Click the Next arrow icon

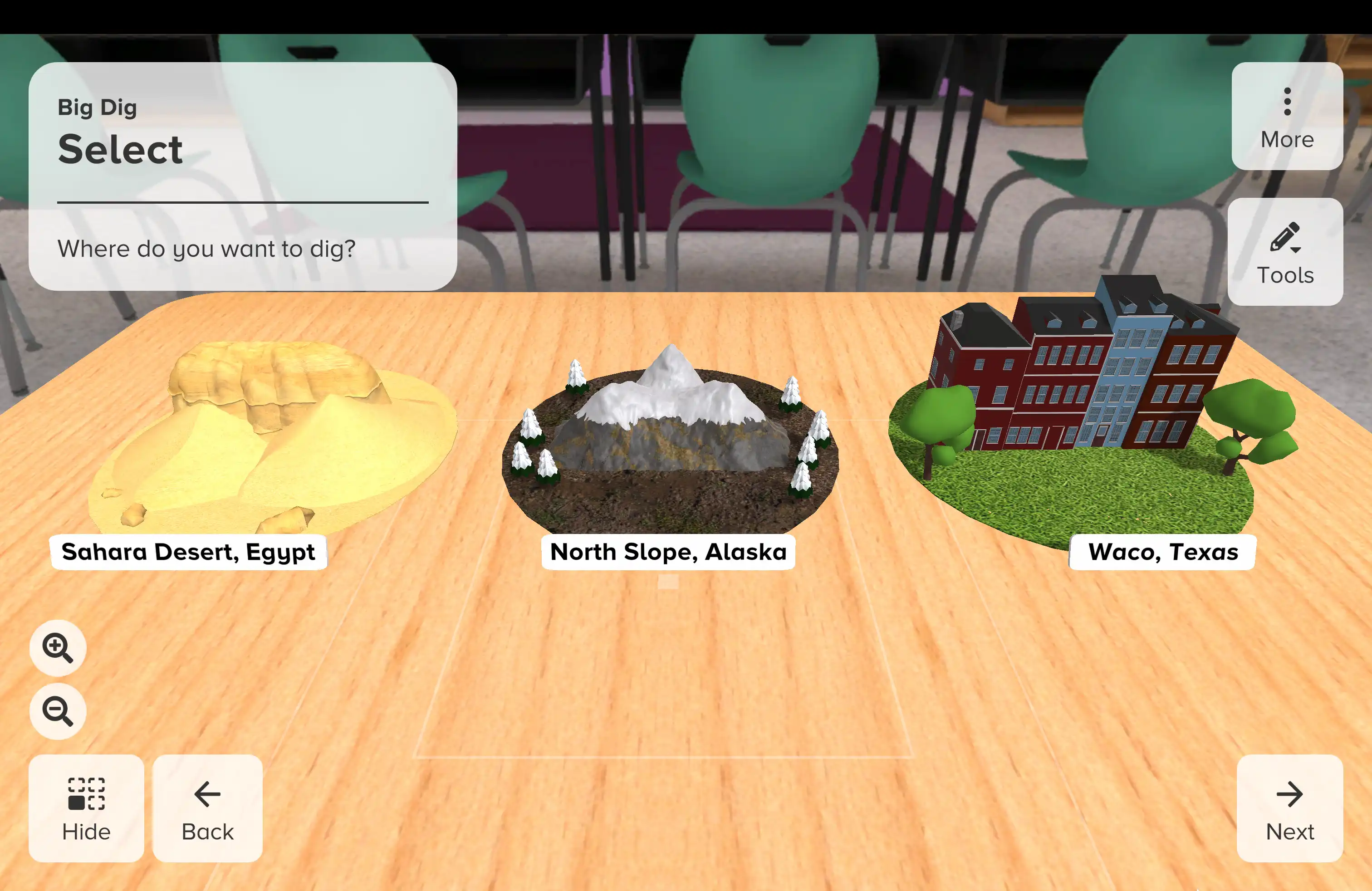(1289, 793)
